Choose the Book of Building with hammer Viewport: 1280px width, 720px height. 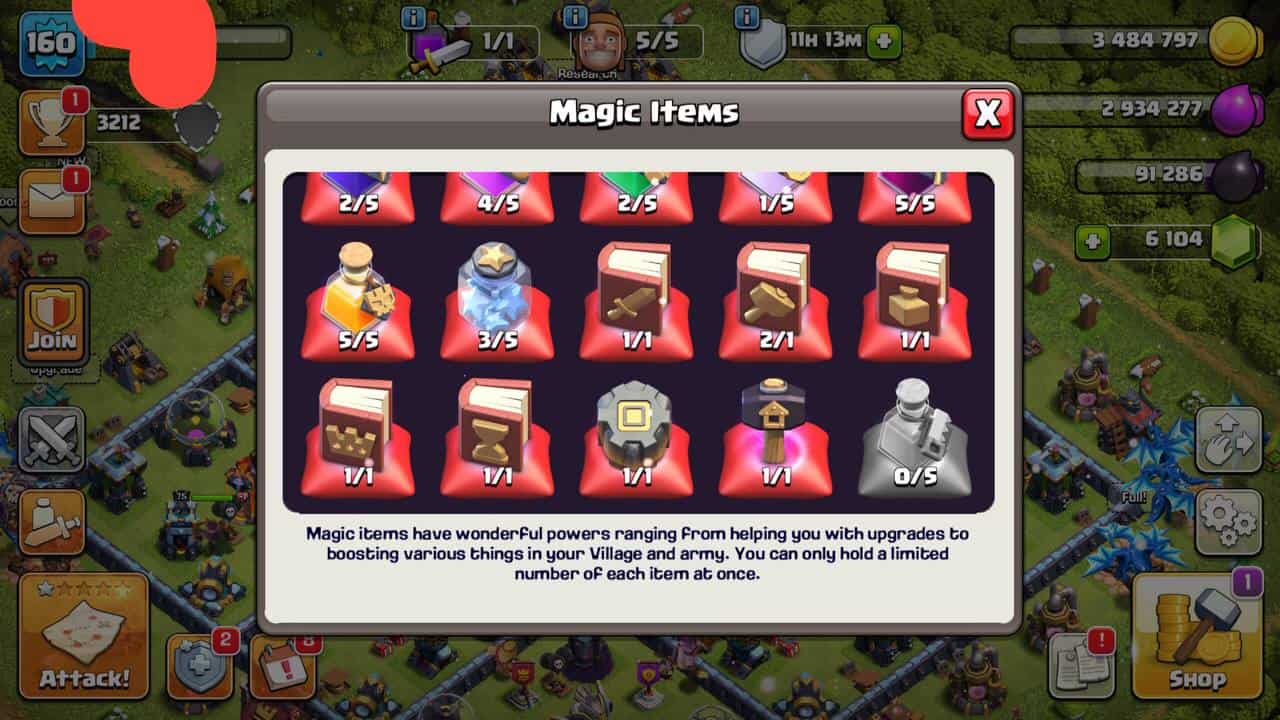pyautogui.click(x=776, y=300)
